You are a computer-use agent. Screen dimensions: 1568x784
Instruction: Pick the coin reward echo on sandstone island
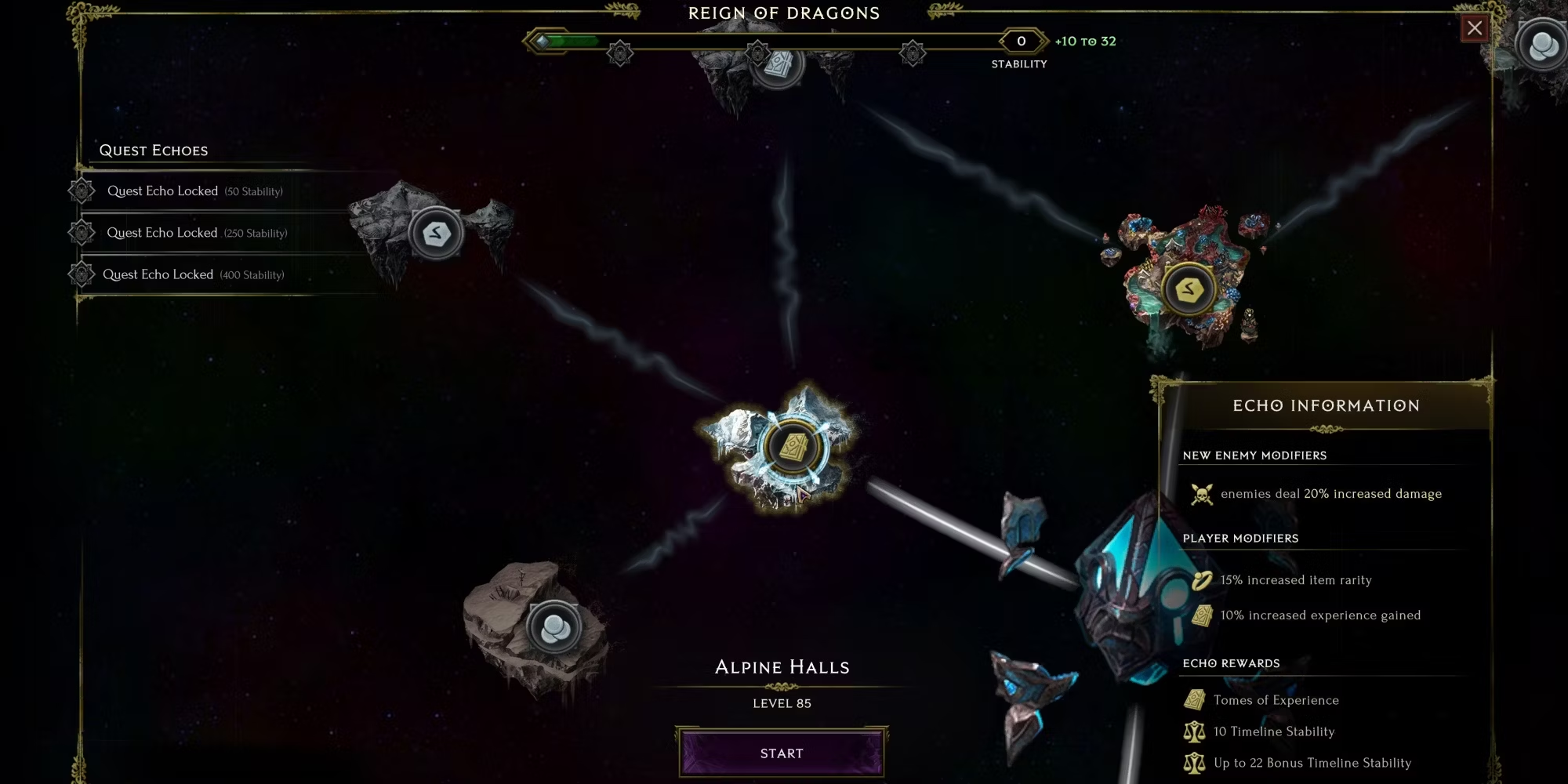[x=554, y=627]
